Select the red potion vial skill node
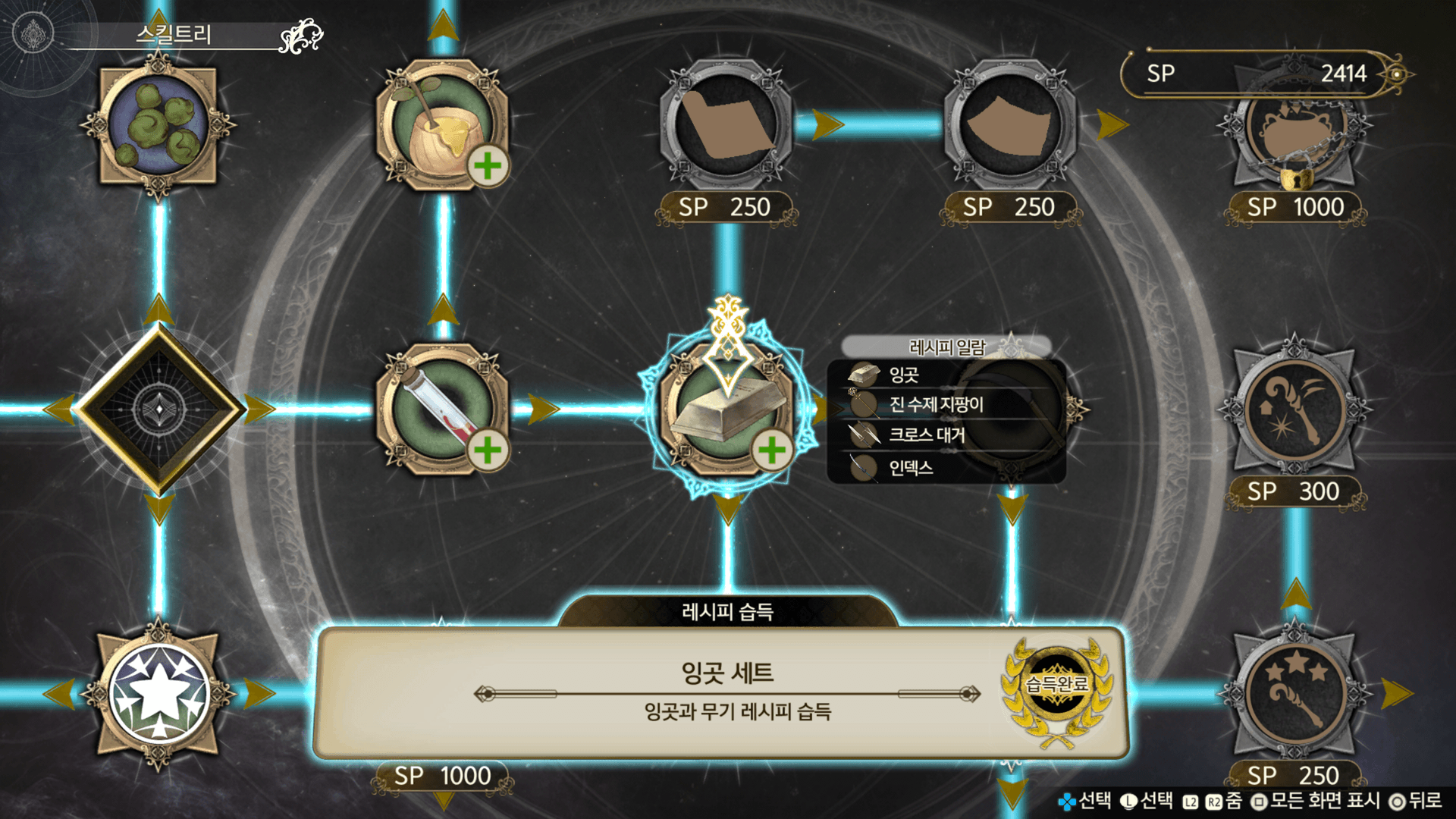The image size is (1456, 819). [x=442, y=409]
